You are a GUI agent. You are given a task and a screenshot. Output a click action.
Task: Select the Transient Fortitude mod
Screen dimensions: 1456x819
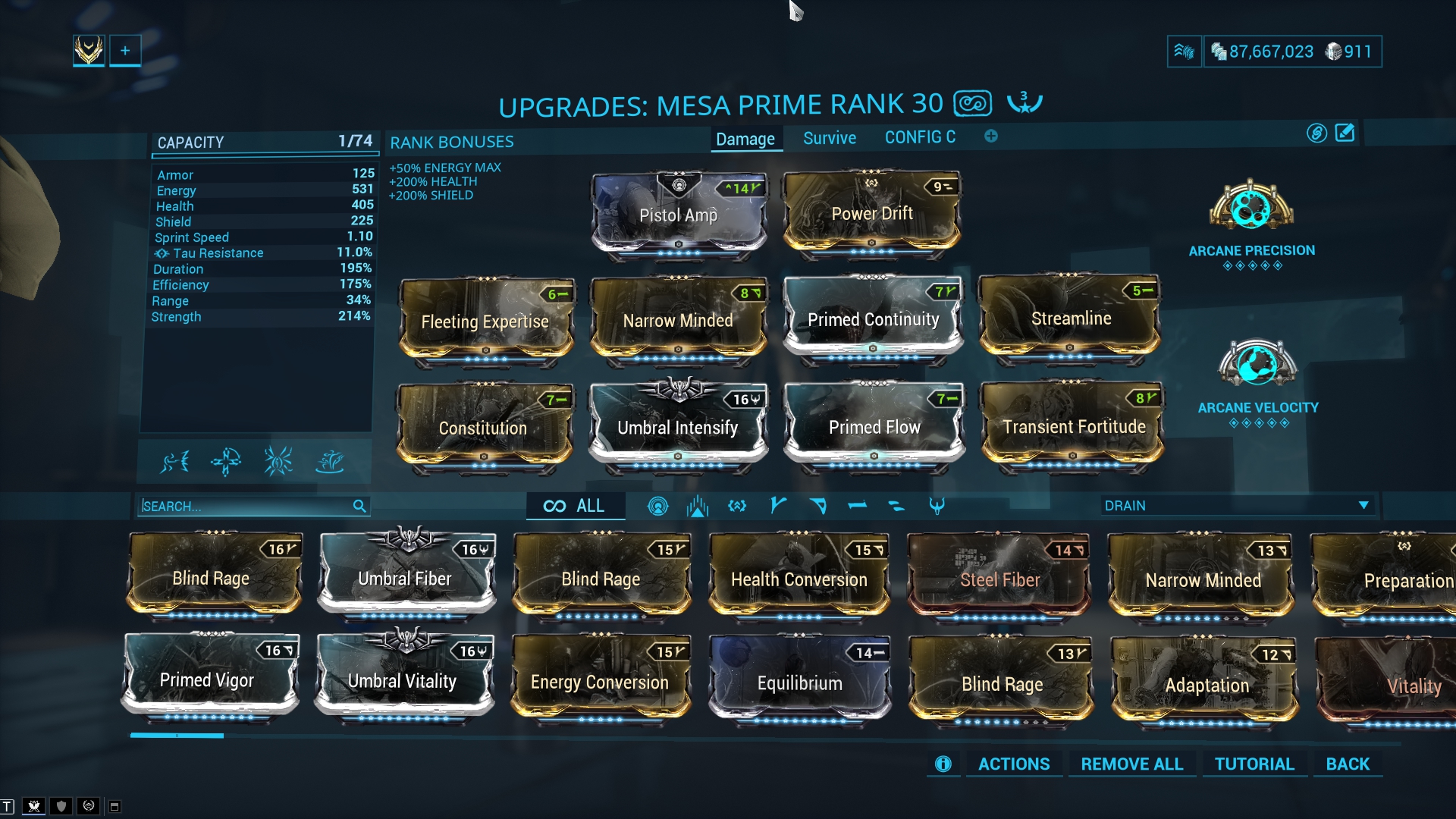(x=1073, y=426)
